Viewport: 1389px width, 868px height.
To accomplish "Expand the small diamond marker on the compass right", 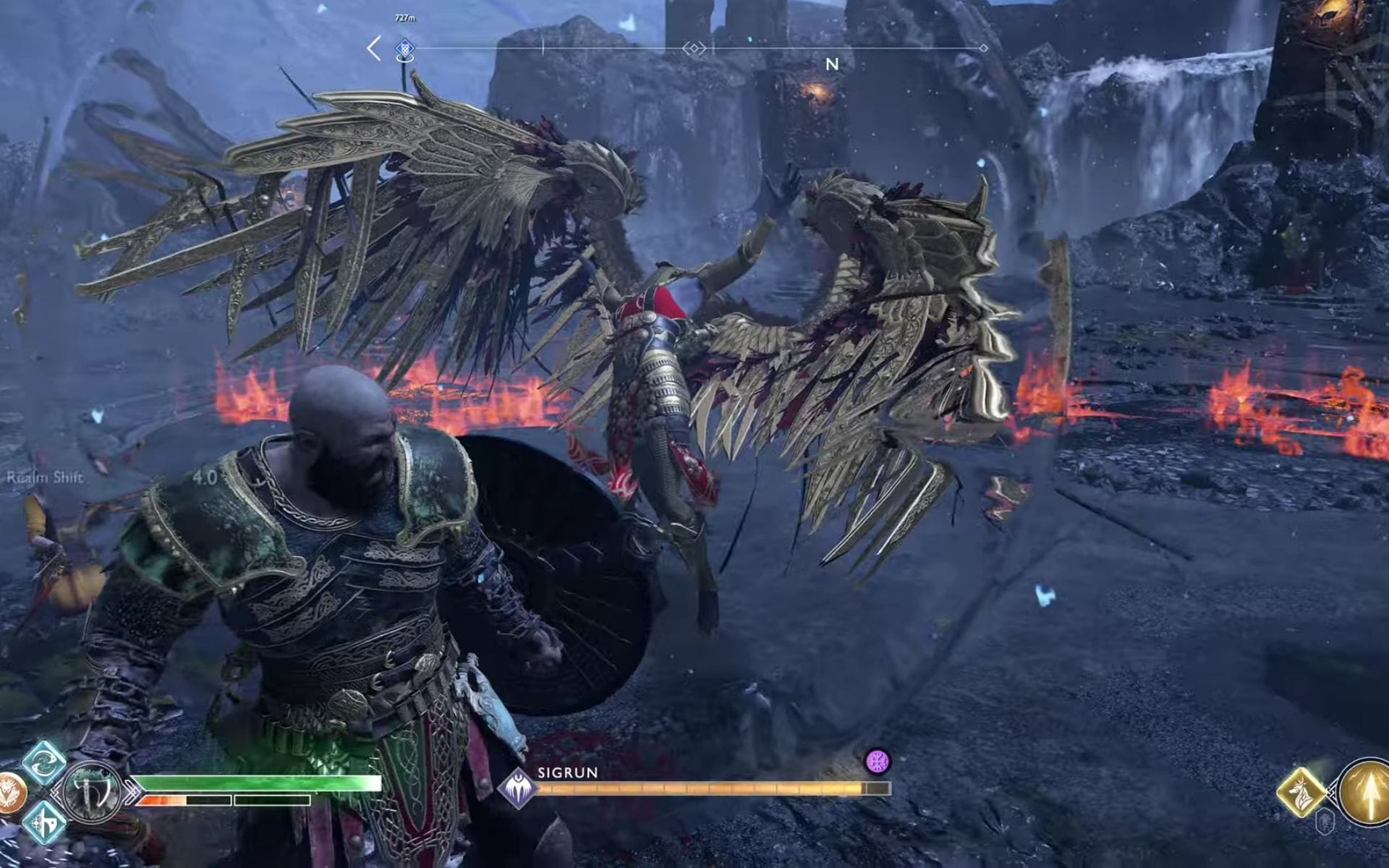I will point(982,49).
